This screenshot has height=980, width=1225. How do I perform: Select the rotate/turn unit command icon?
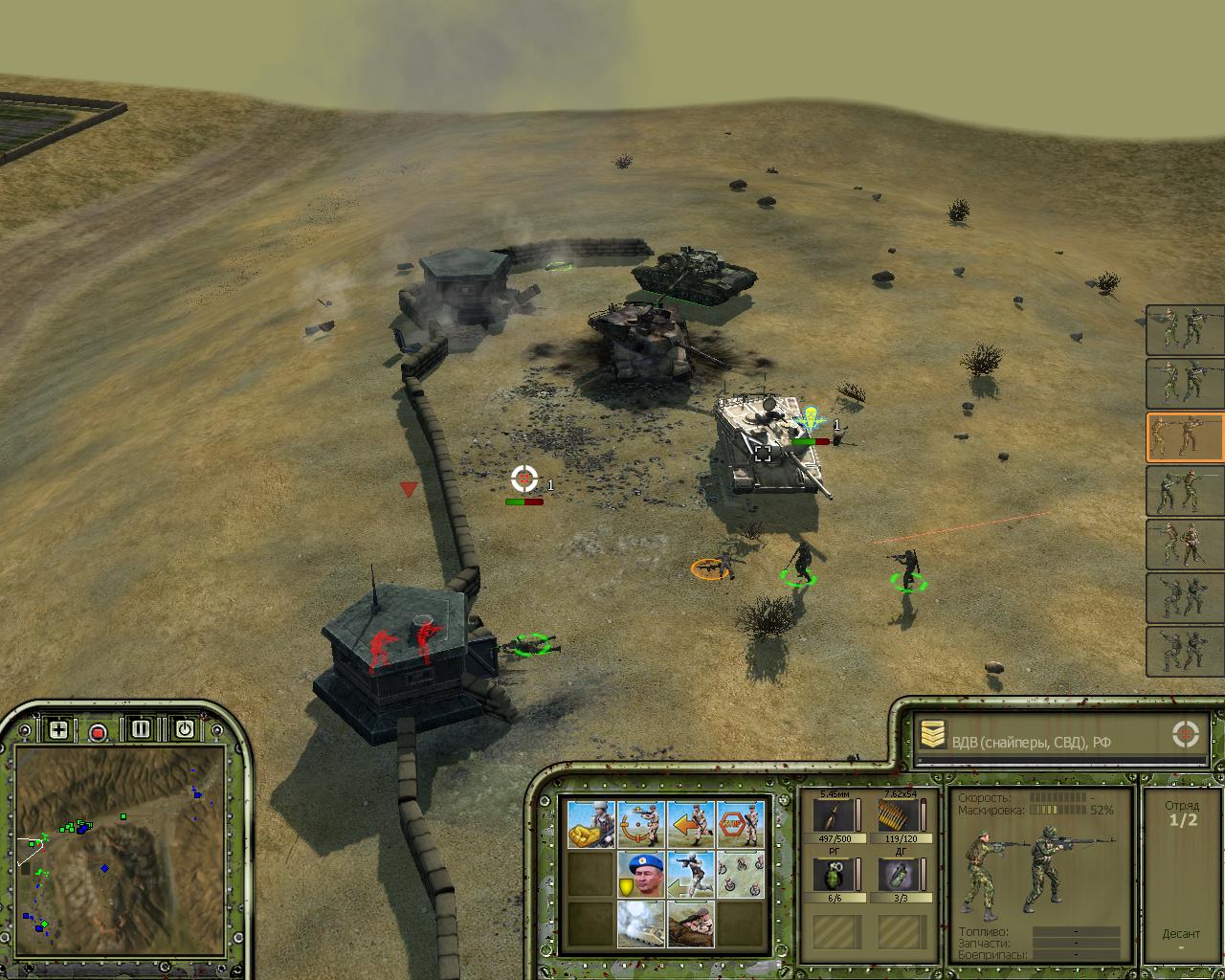tap(640, 824)
